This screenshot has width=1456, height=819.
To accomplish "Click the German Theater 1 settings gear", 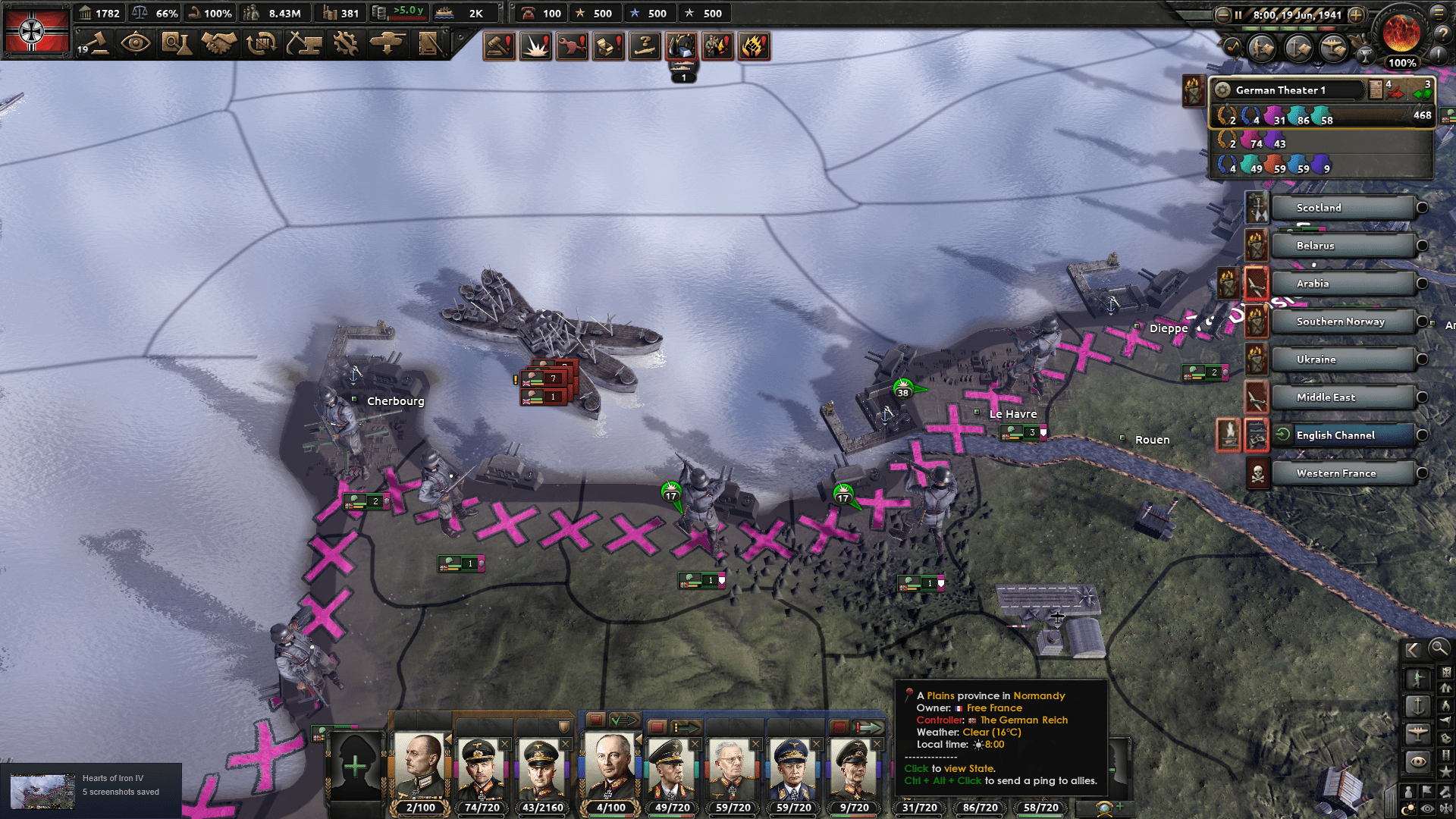I will point(1222,90).
